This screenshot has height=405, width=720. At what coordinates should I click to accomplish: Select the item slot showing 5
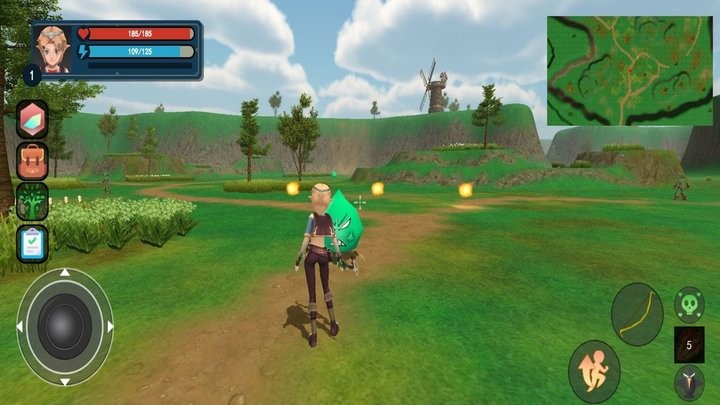[689, 344]
